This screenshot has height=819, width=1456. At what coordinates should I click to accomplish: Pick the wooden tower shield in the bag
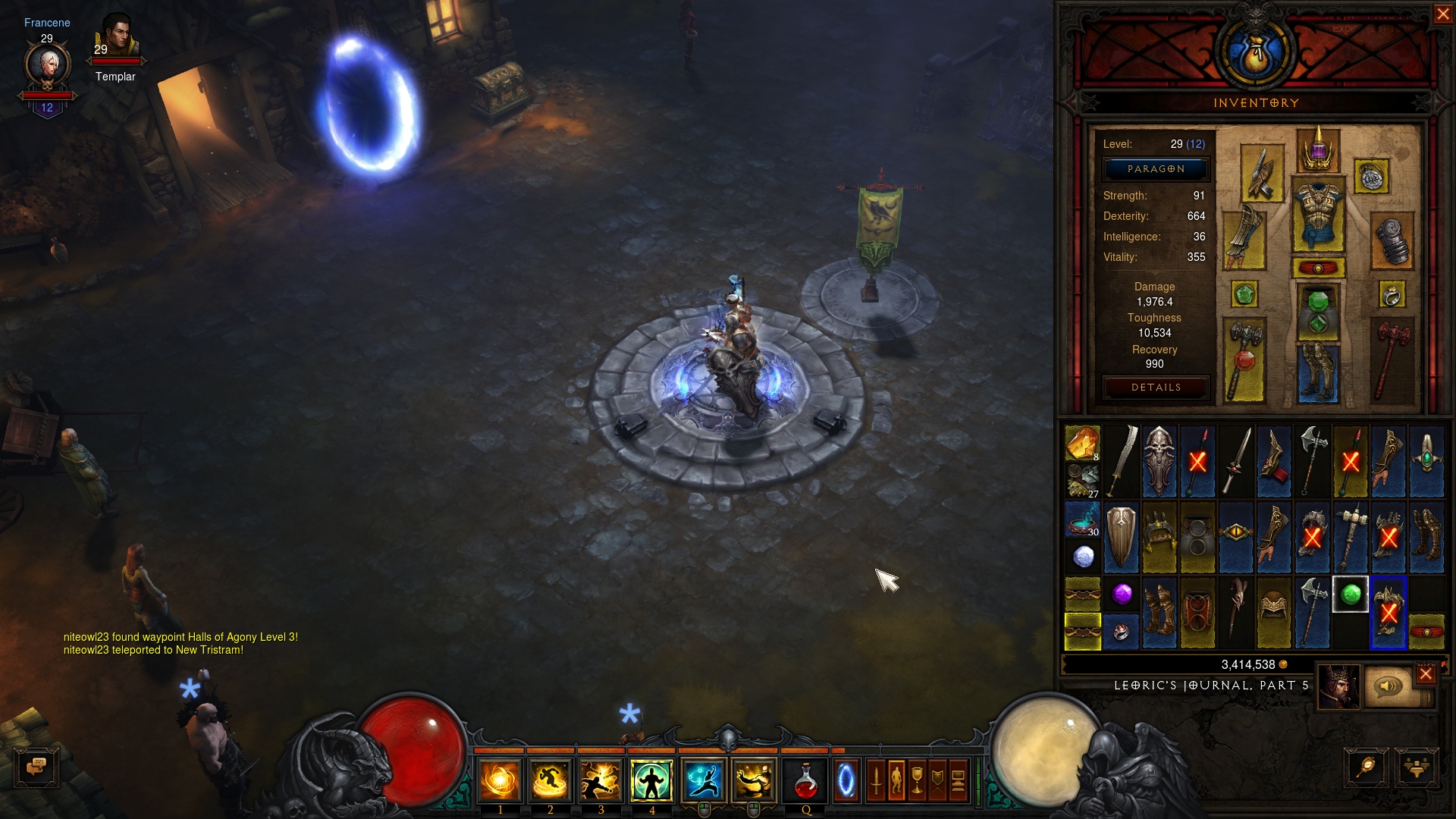pyautogui.click(x=1122, y=537)
